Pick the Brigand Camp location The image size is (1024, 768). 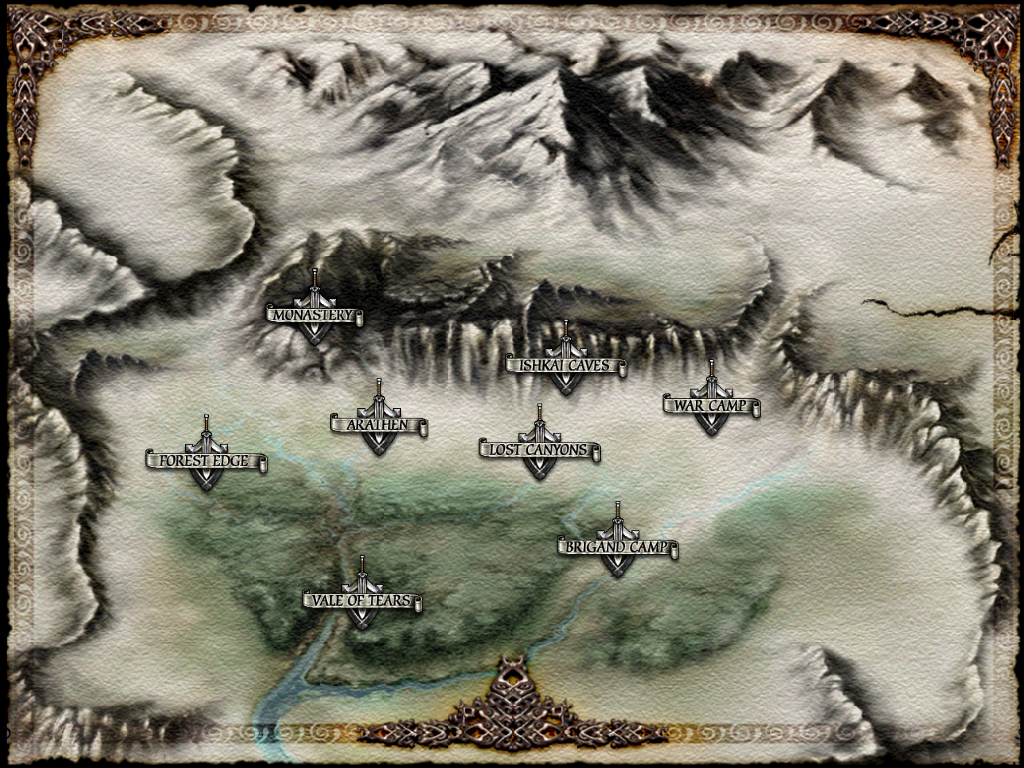pos(618,549)
